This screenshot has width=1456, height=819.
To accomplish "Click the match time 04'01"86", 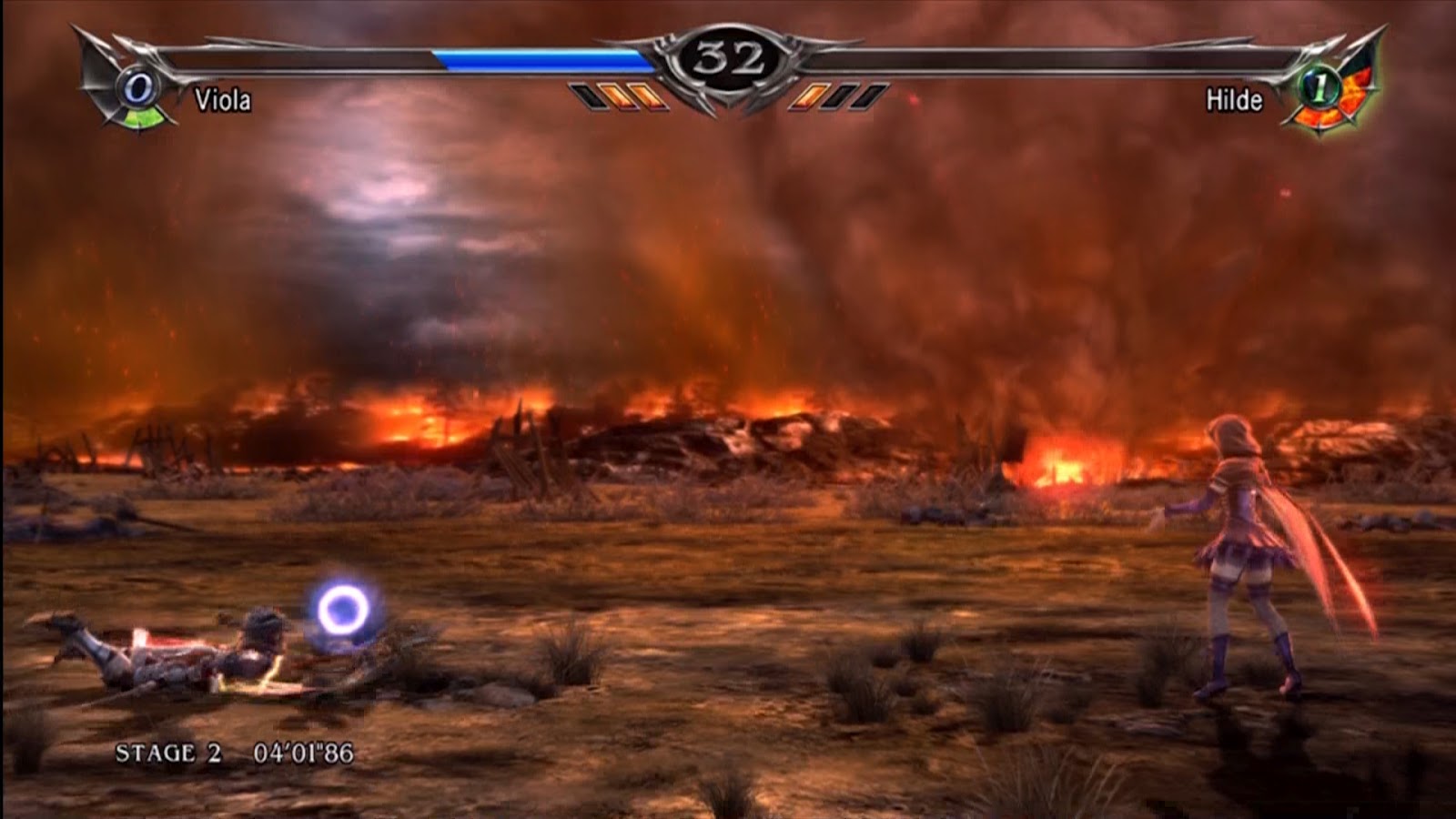I will 307,753.
